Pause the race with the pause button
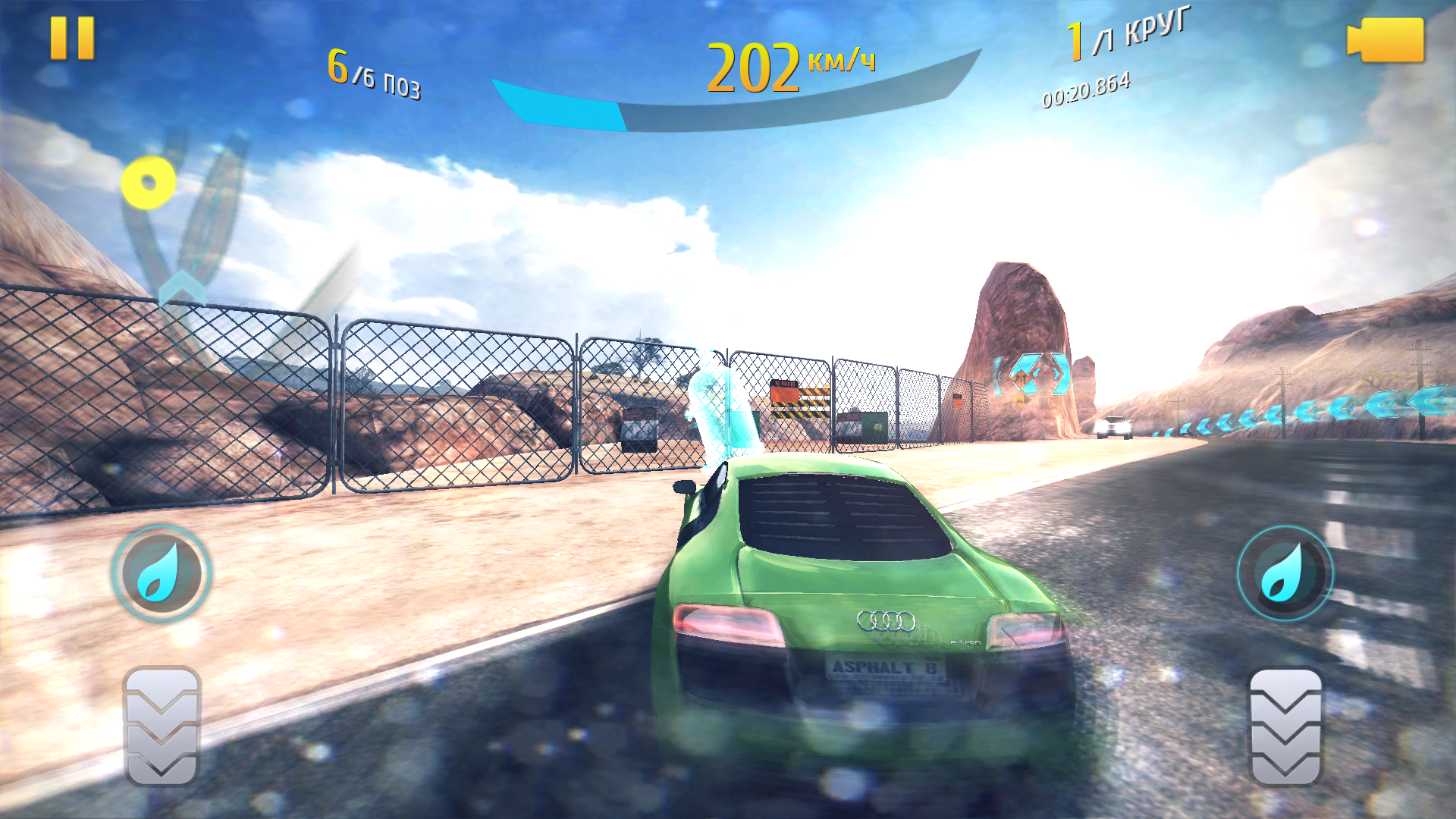This screenshot has width=1456, height=819. 72,38
